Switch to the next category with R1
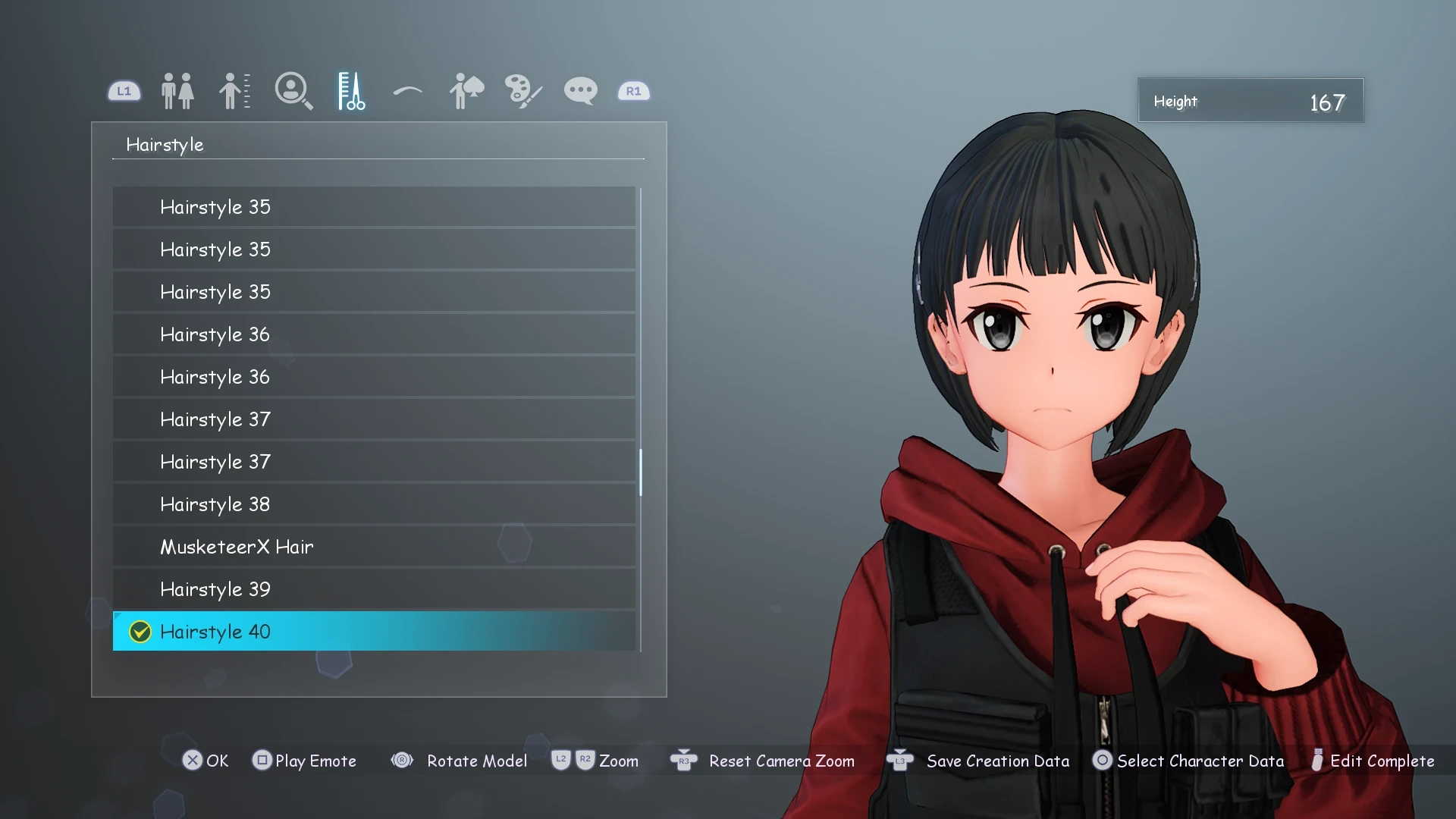The width and height of the screenshot is (1456, 819). (x=633, y=90)
